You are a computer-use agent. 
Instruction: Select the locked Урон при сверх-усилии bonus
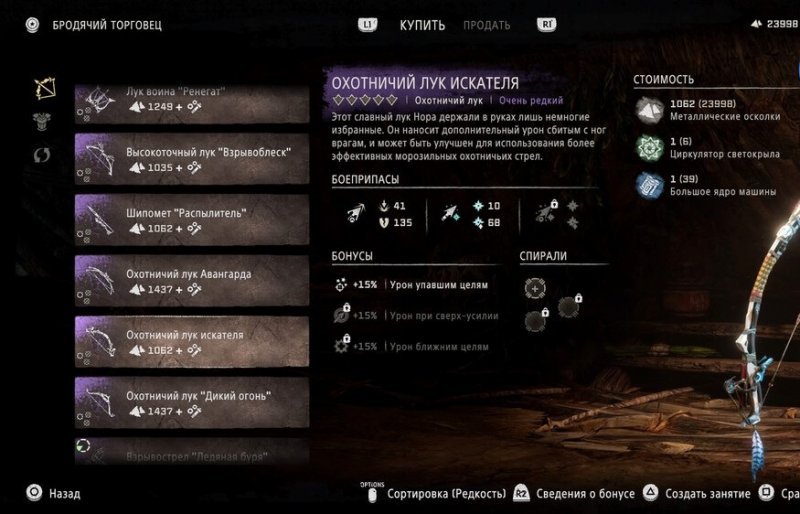[412, 315]
